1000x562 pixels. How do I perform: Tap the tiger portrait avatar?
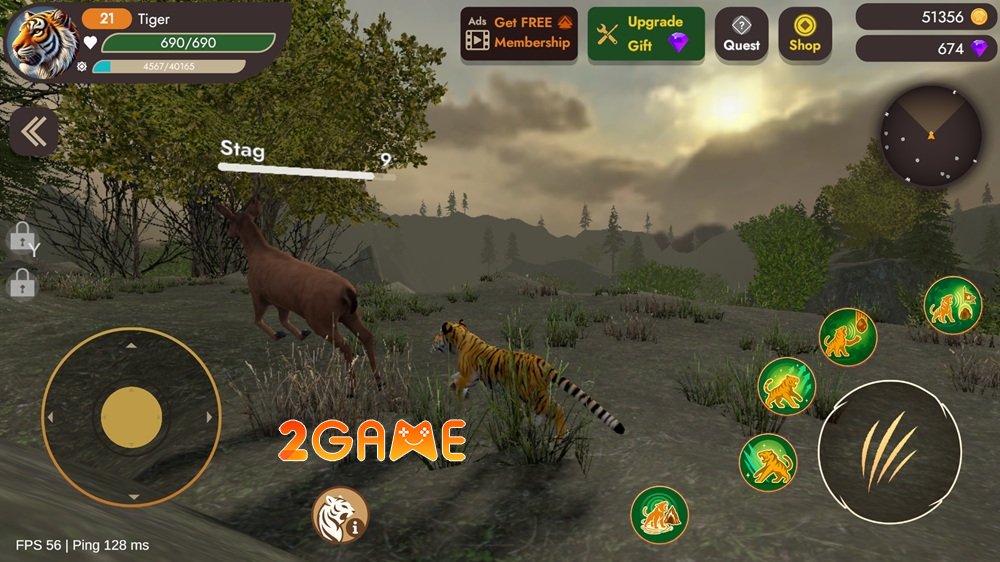click(x=43, y=42)
